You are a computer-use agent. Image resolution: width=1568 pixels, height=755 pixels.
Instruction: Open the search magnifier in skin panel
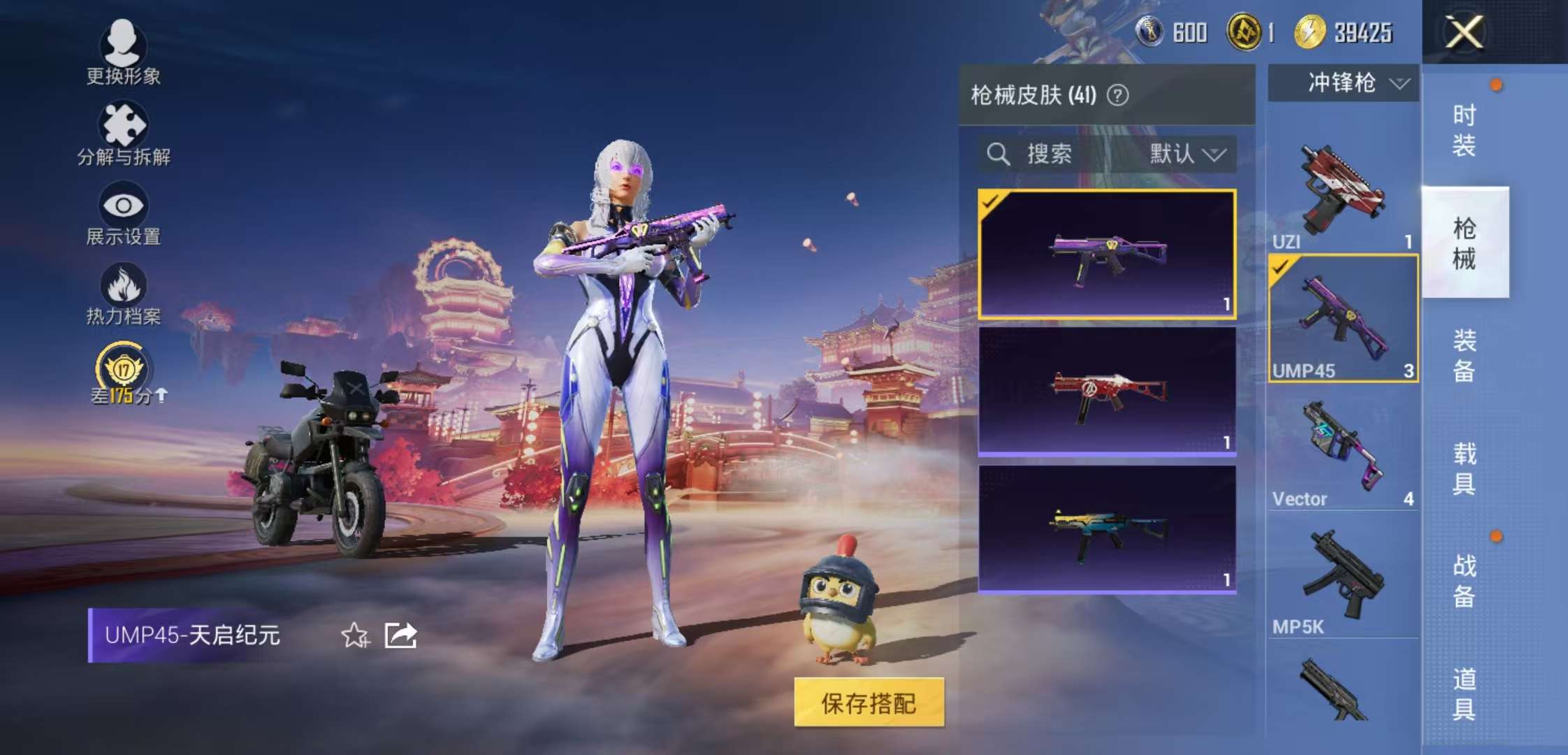[x=999, y=154]
